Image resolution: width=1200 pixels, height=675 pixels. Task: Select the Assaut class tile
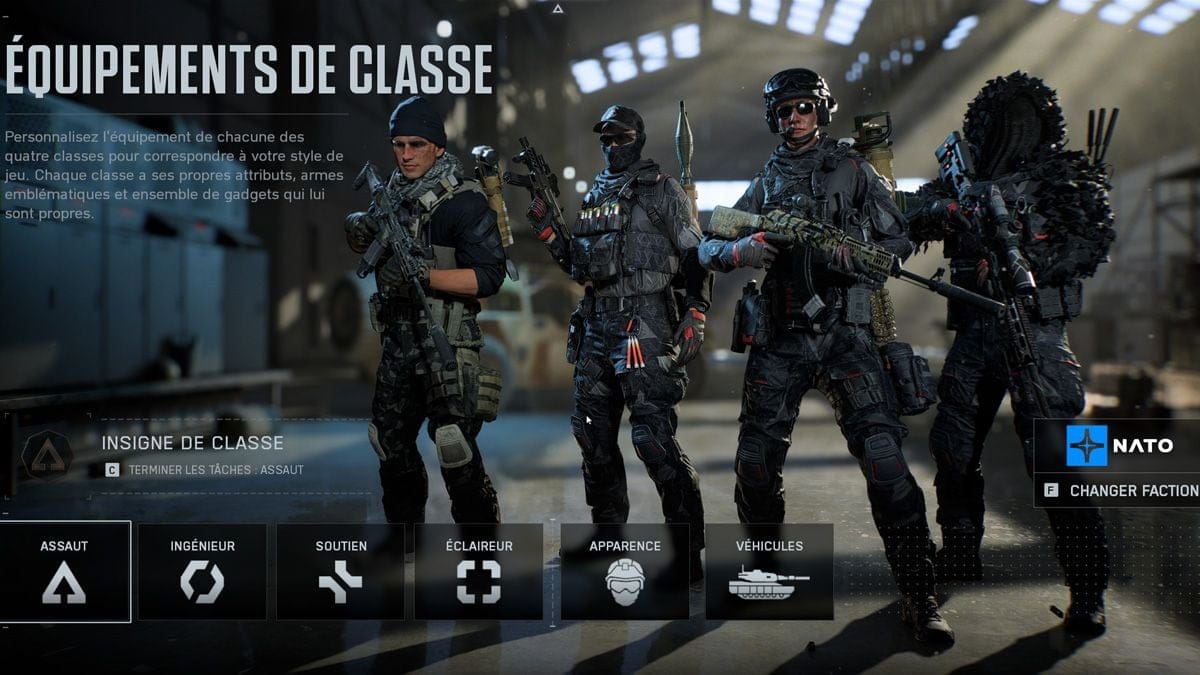[65, 571]
